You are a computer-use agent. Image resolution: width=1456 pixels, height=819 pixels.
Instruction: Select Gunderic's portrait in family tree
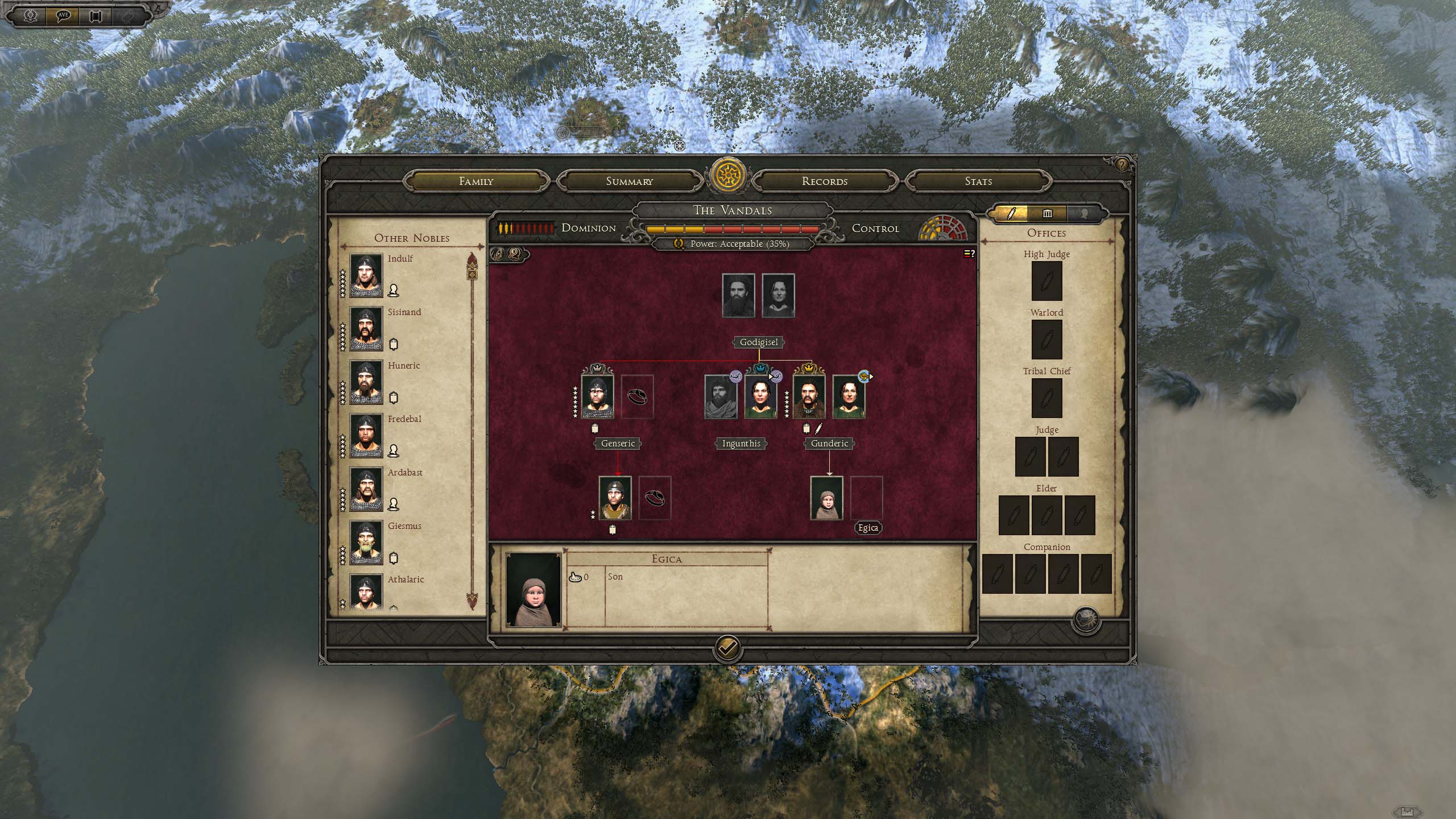pyautogui.click(x=809, y=396)
